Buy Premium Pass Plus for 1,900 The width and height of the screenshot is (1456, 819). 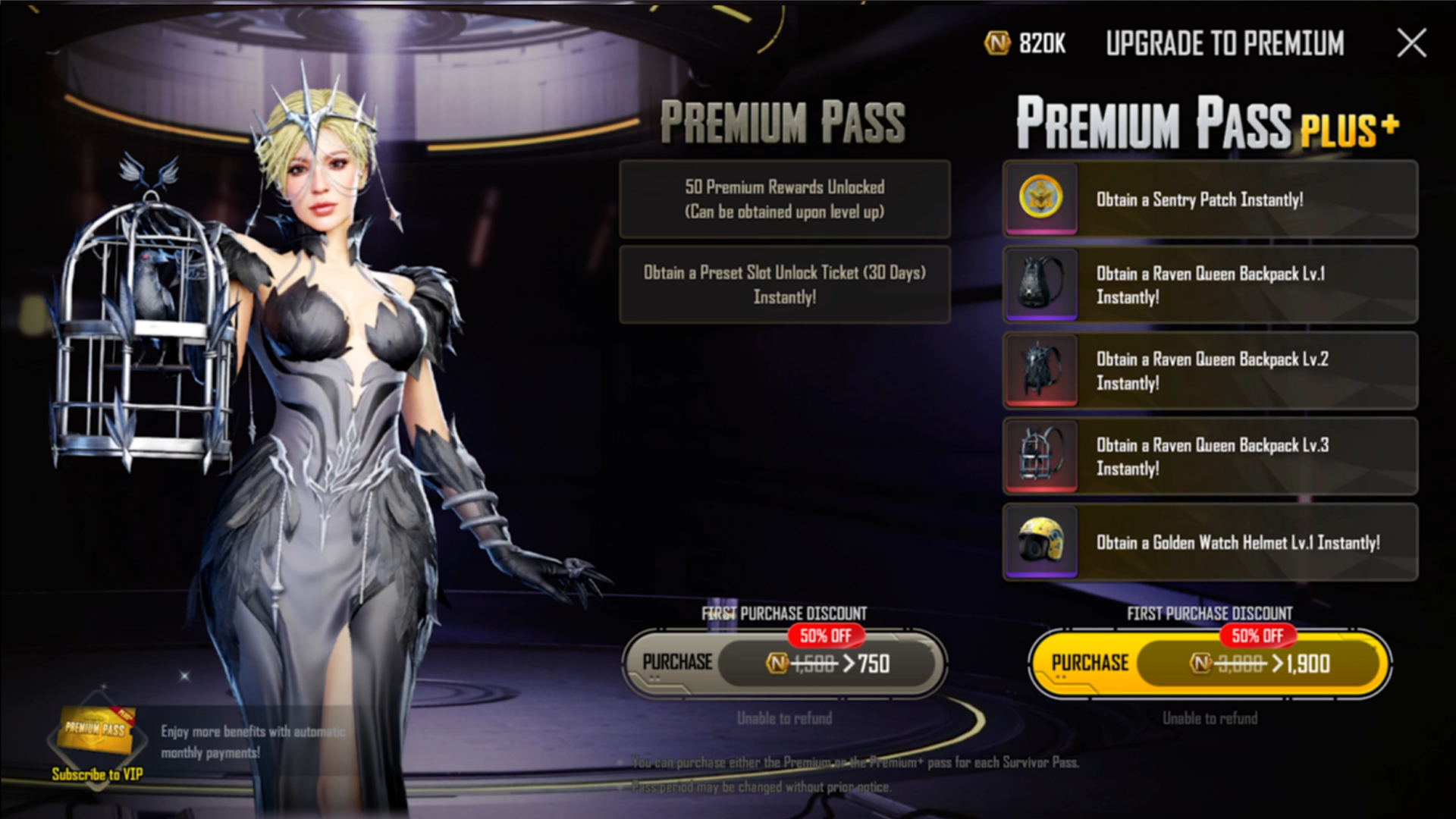coord(1210,664)
